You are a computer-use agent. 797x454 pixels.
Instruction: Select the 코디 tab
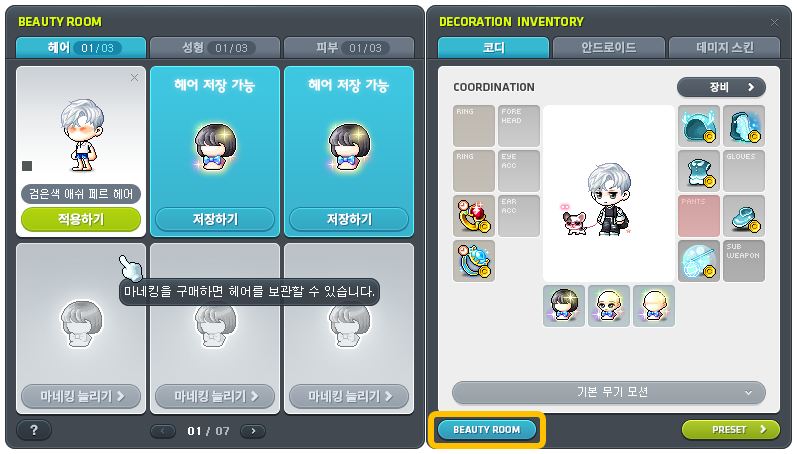click(493, 47)
